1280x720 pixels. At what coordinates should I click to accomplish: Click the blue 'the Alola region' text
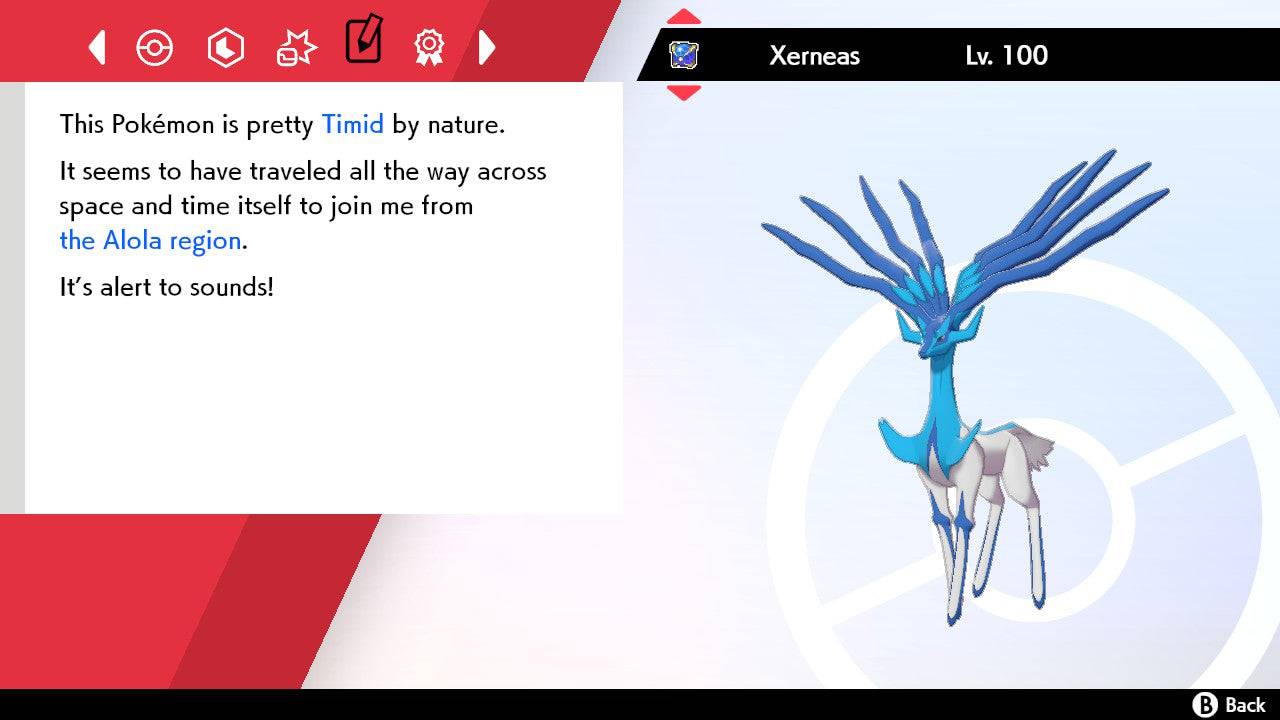click(150, 240)
